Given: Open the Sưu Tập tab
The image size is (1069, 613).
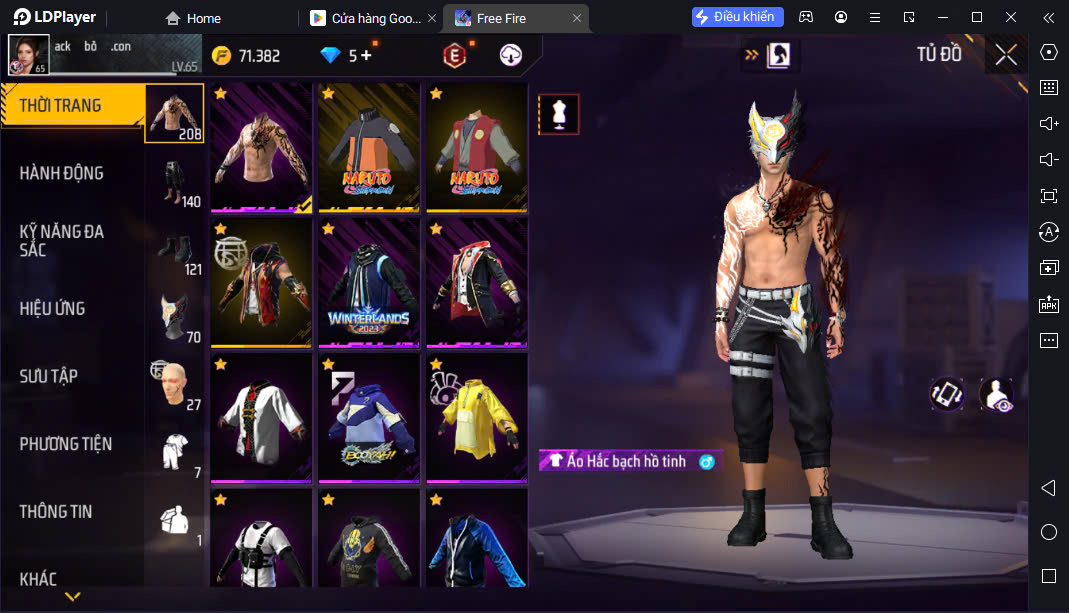Looking at the screenshot, I should click(x=48, y=376).
